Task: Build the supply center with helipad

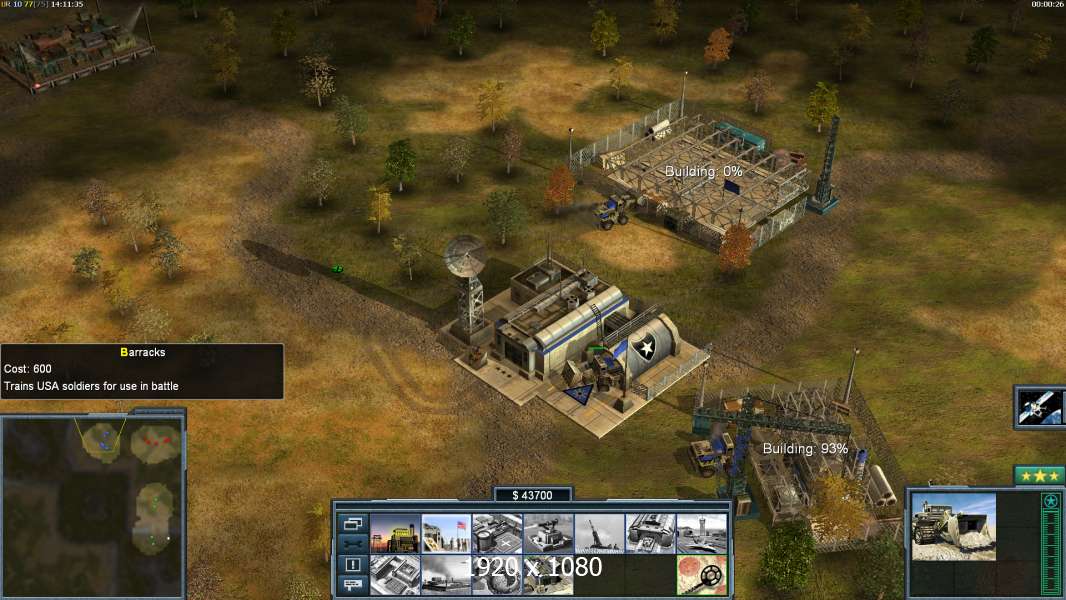Action: coord(497,534)
